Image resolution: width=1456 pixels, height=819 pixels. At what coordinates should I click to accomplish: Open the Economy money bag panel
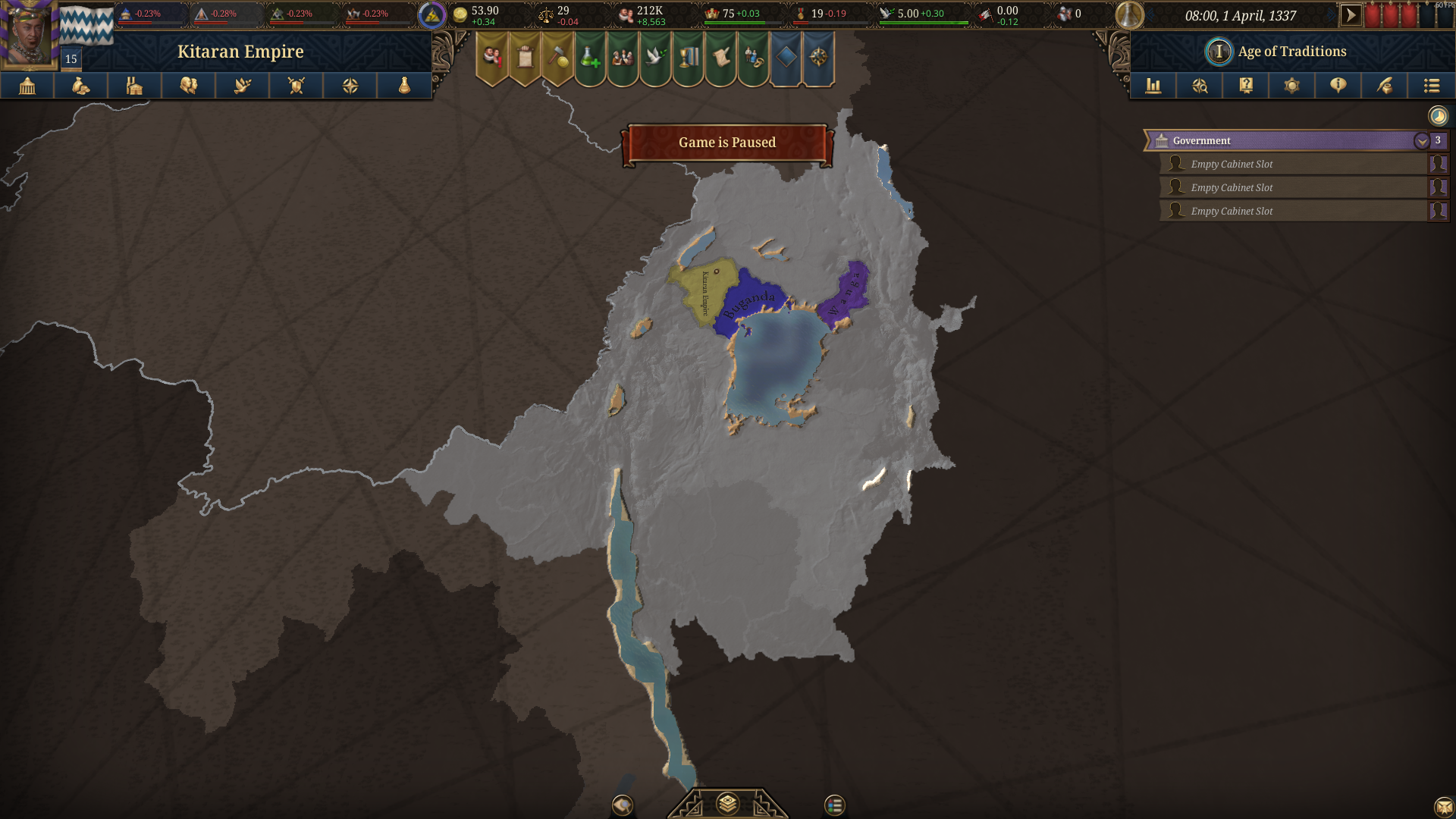(80, 86)
